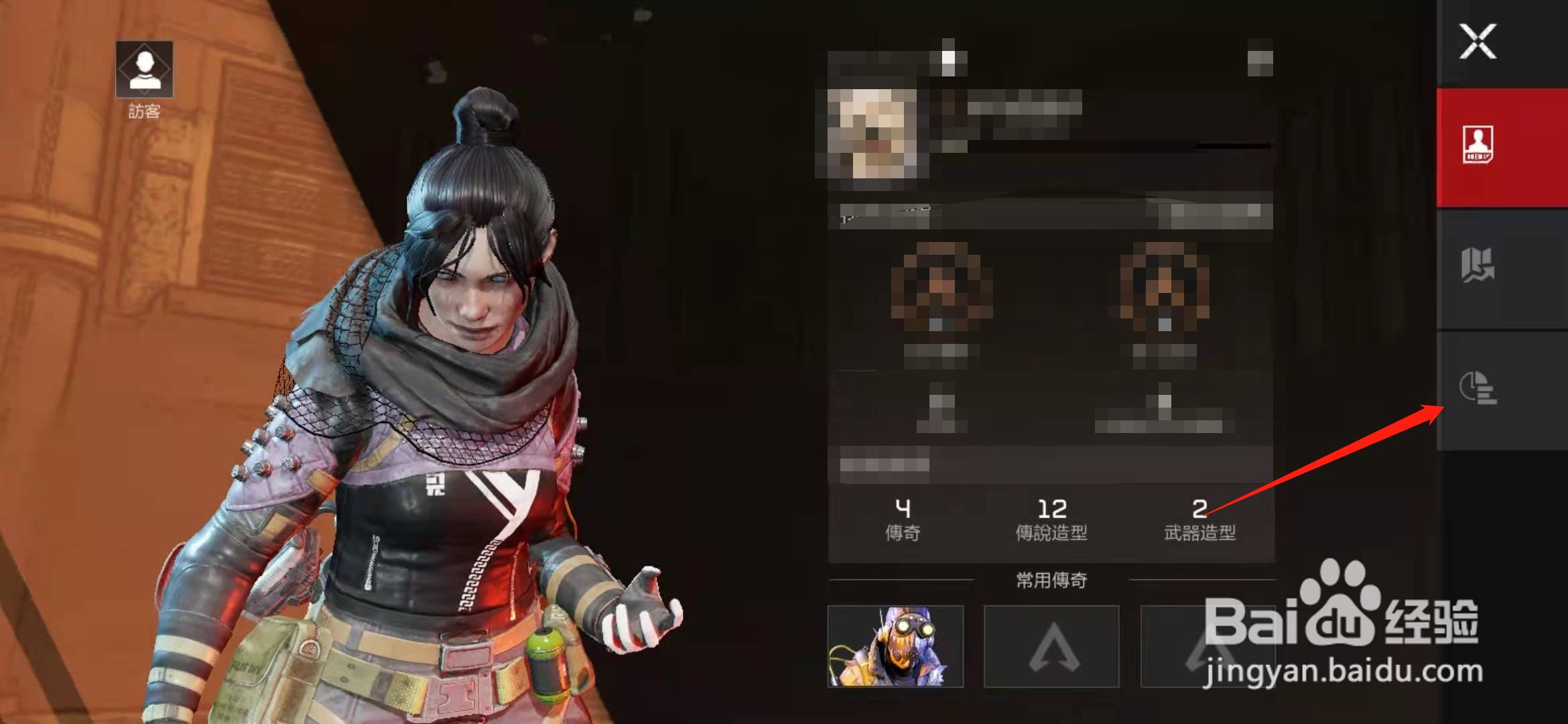Close the profile screen with the X

[x=1478, y=42]
